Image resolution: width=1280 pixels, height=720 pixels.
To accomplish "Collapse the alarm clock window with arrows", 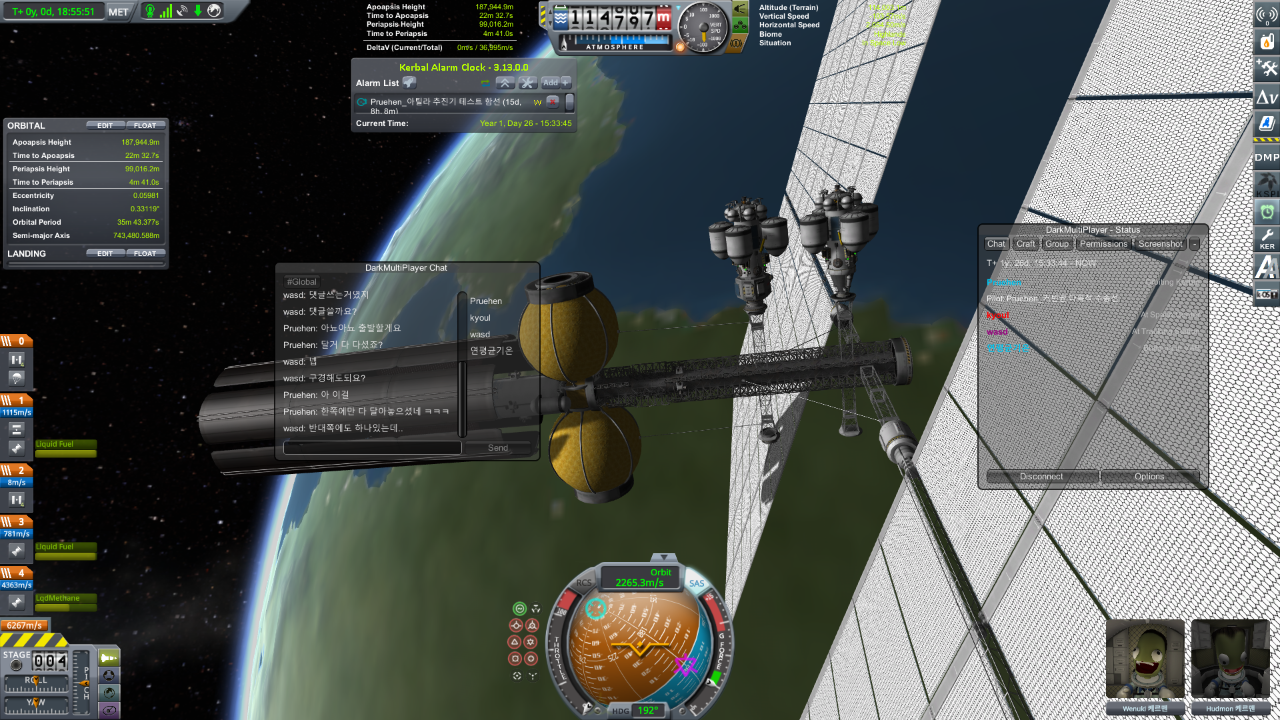I will coord(506,83).
